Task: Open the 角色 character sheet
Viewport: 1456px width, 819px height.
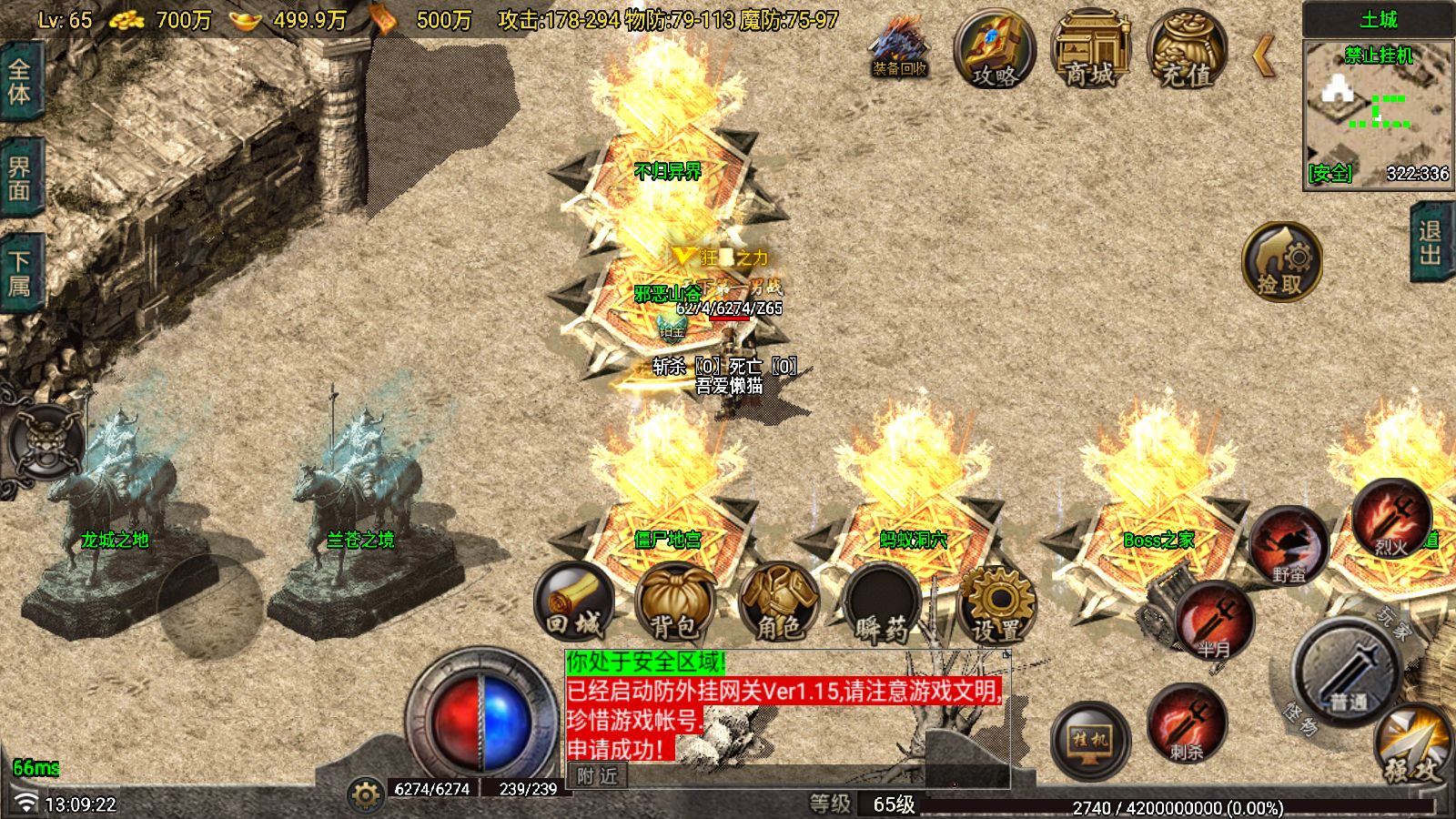Action: (x=779, y=602)
